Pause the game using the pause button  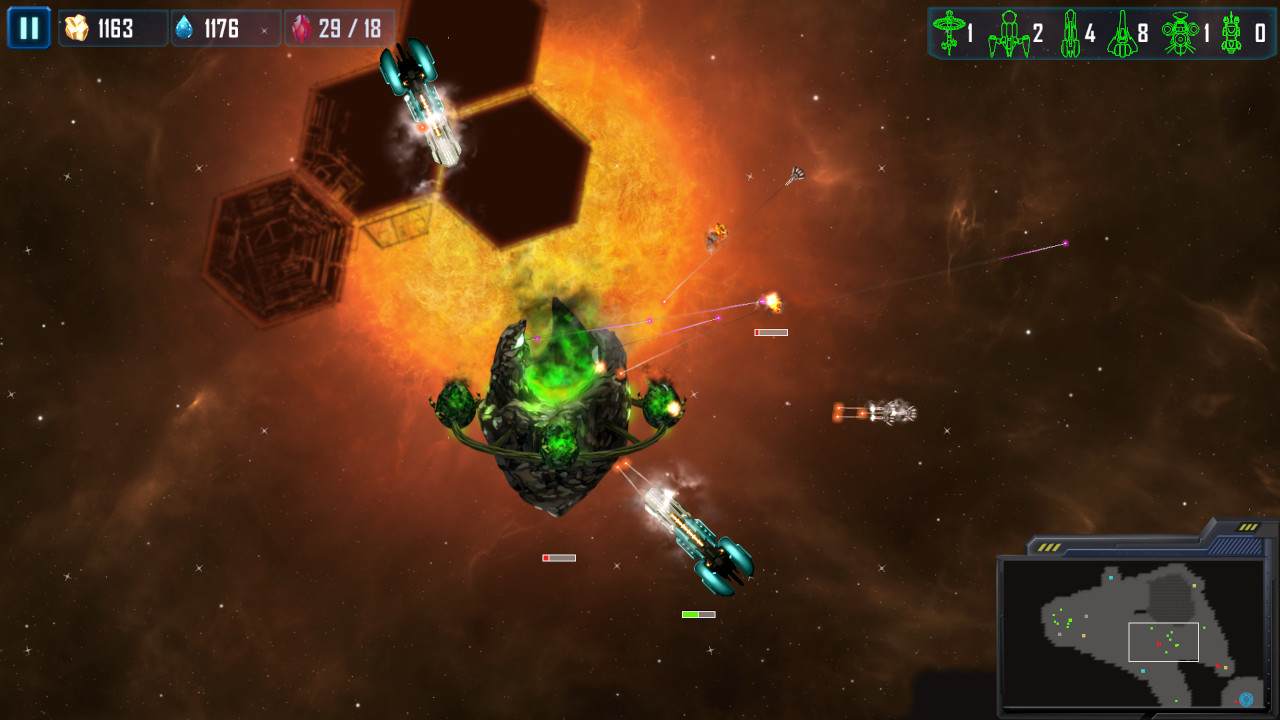(x=27, y=27)
